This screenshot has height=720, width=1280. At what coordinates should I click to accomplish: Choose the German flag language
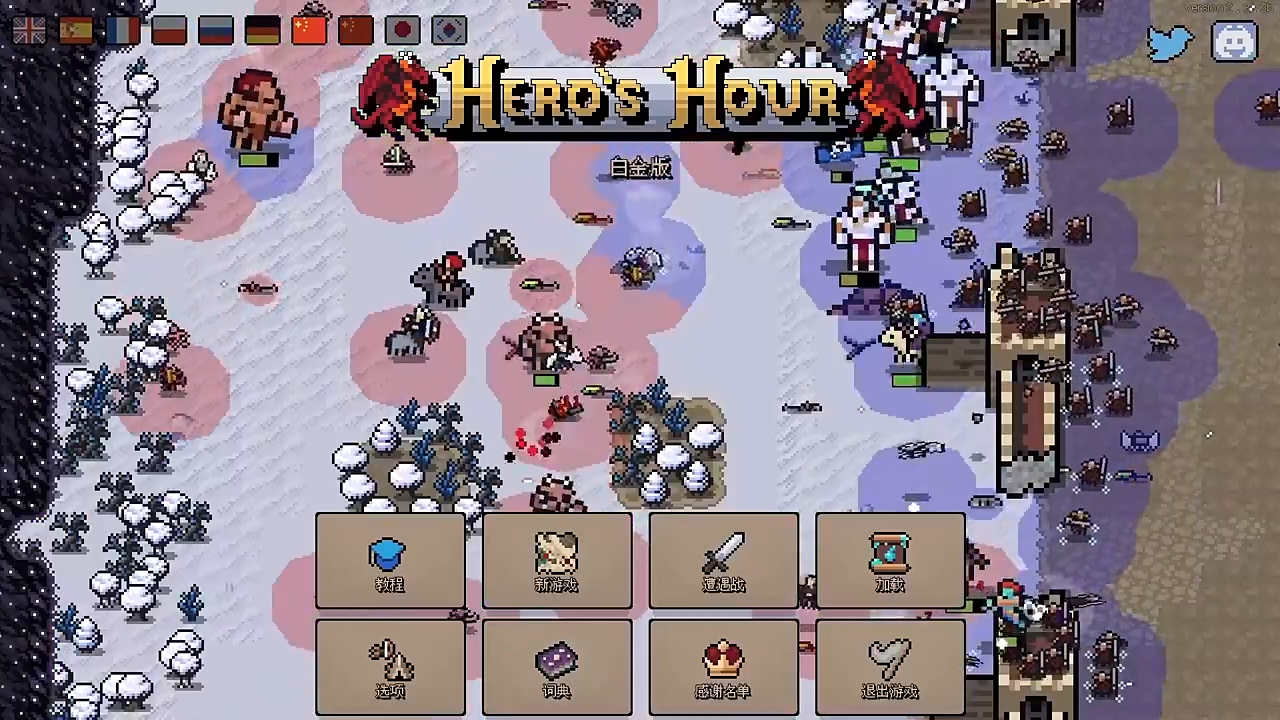tap(262, 31)
